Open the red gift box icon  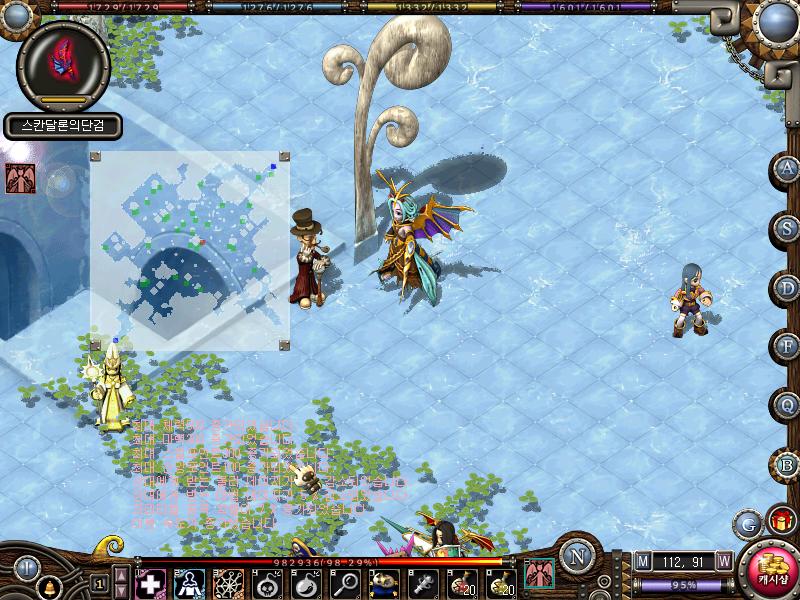[x=780, y=521]
